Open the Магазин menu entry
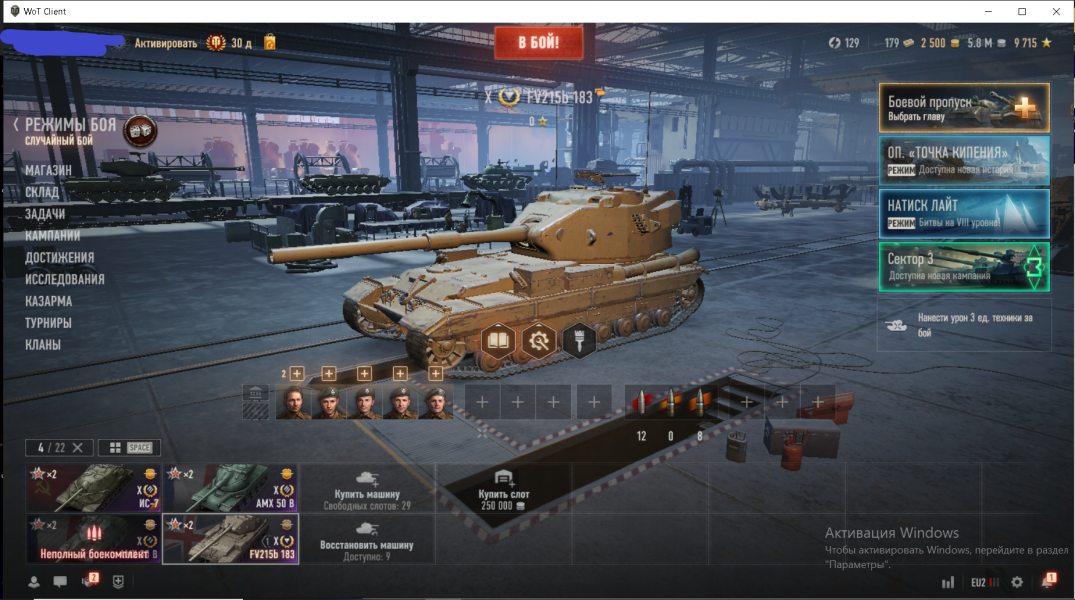This screenshot has height=600, width=1075. pyautogui.click(x=48, y=170)
